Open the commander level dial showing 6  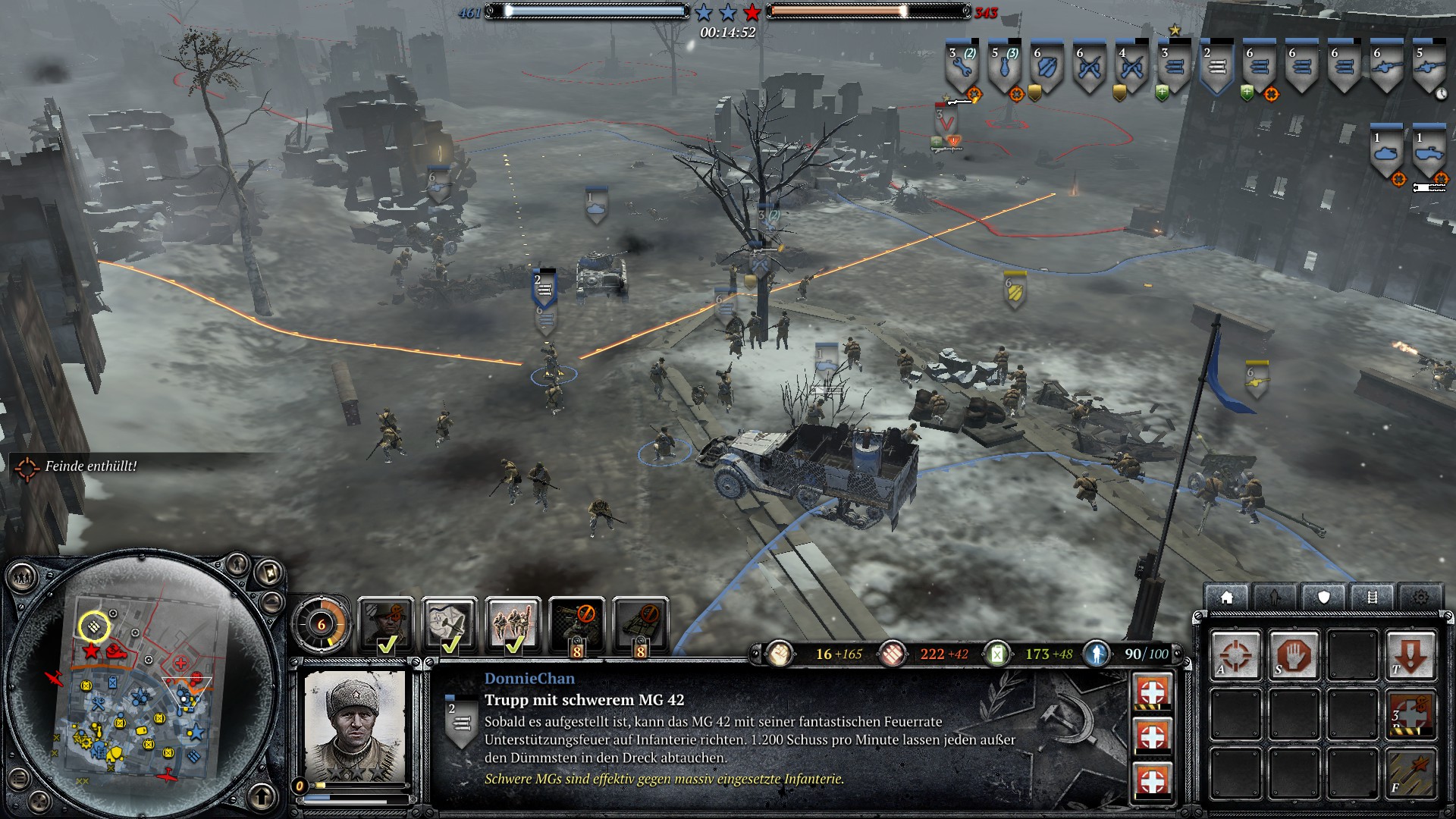[x=322, y=624]
